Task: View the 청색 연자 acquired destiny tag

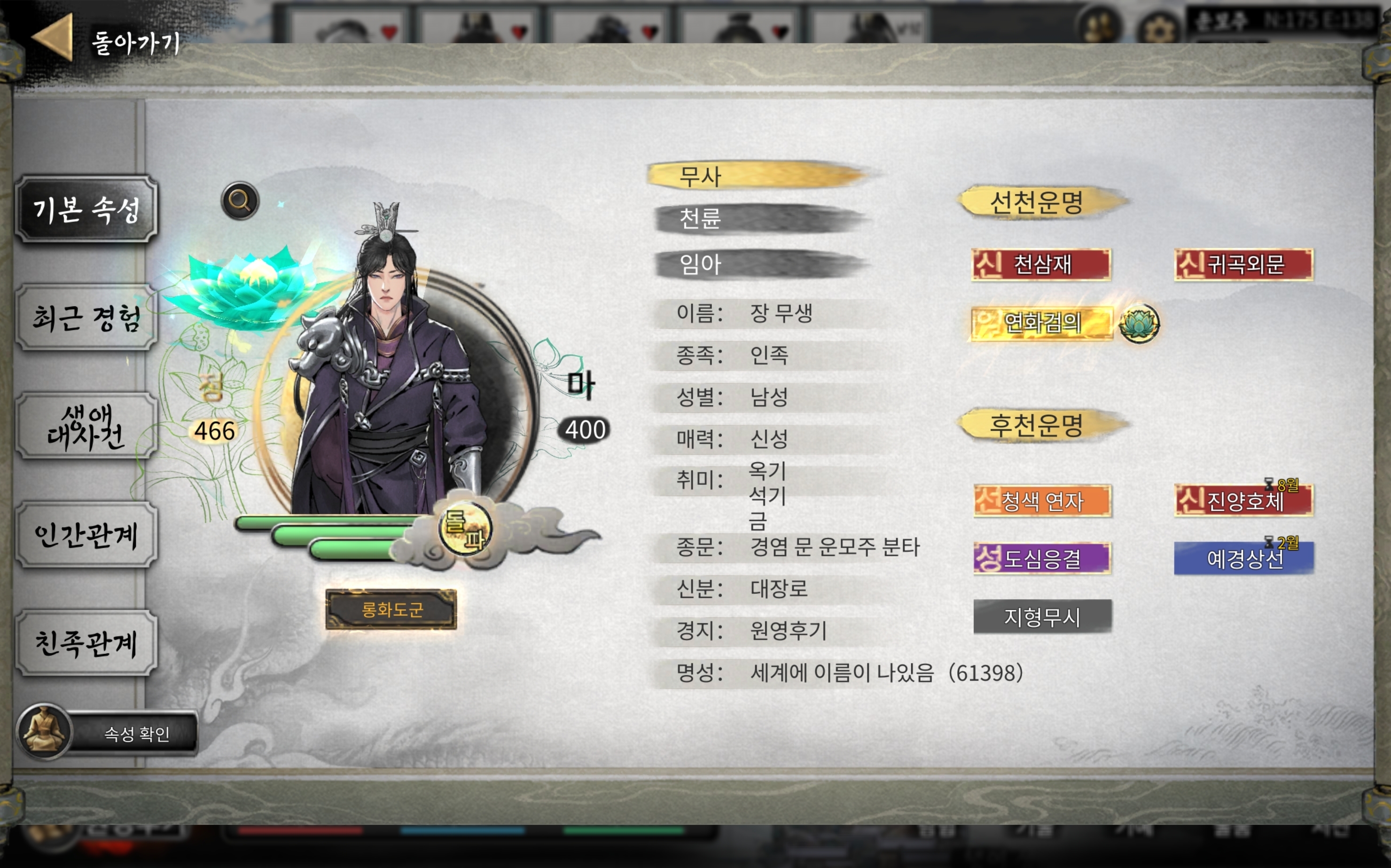Action: click(x=1042, y=501)
